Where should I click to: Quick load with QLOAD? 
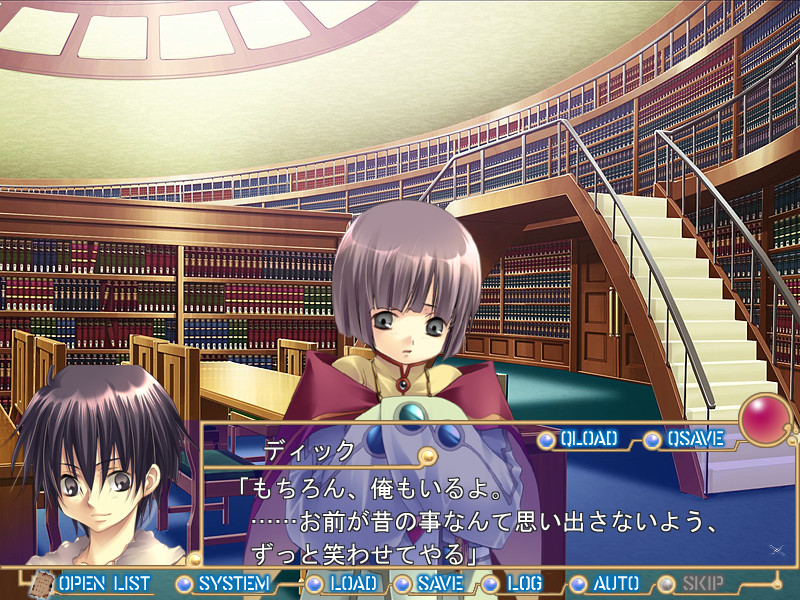[x=588, y=438]
